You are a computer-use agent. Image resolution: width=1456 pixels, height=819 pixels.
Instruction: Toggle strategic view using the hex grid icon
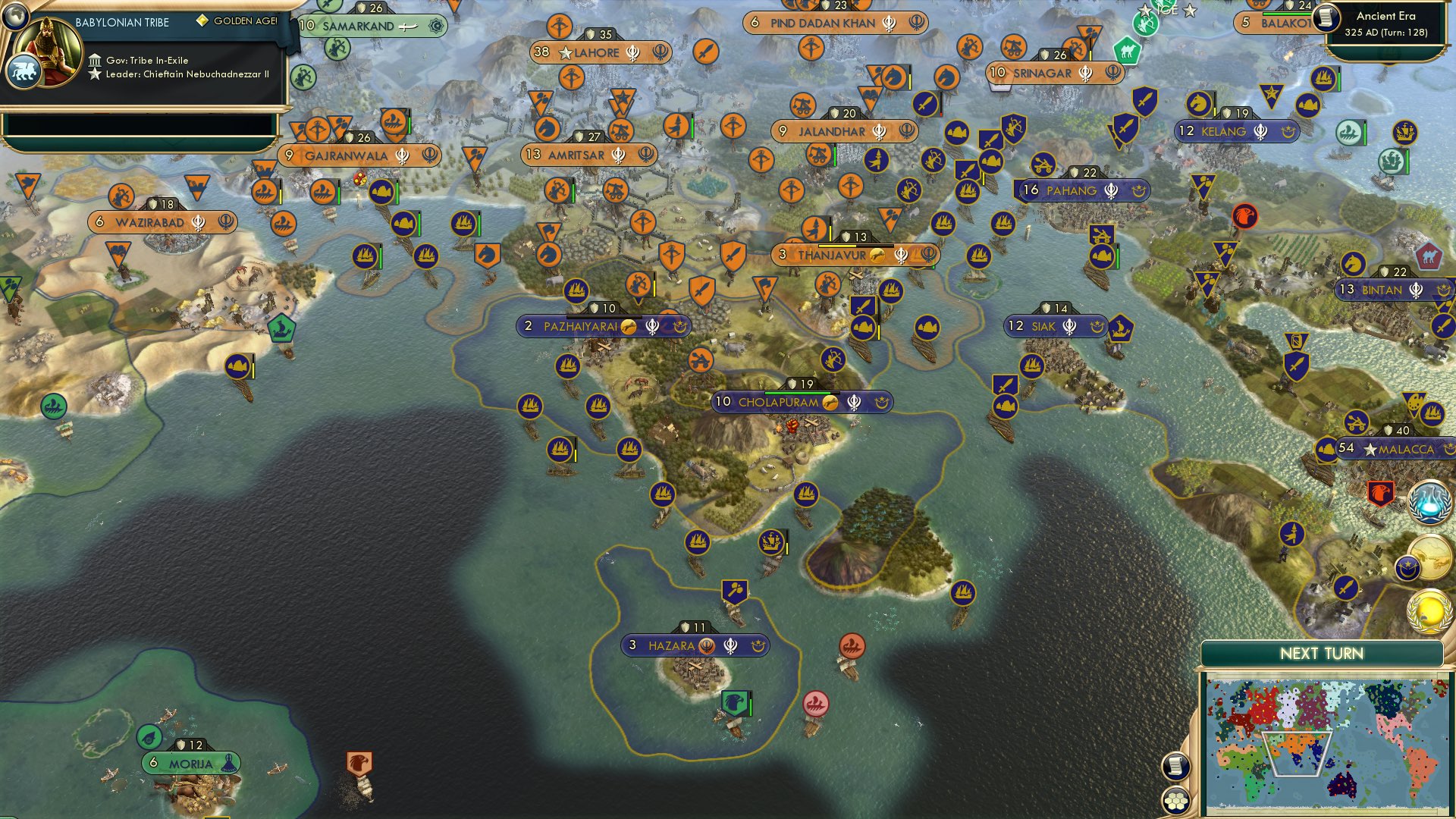tap(1175, 801)
